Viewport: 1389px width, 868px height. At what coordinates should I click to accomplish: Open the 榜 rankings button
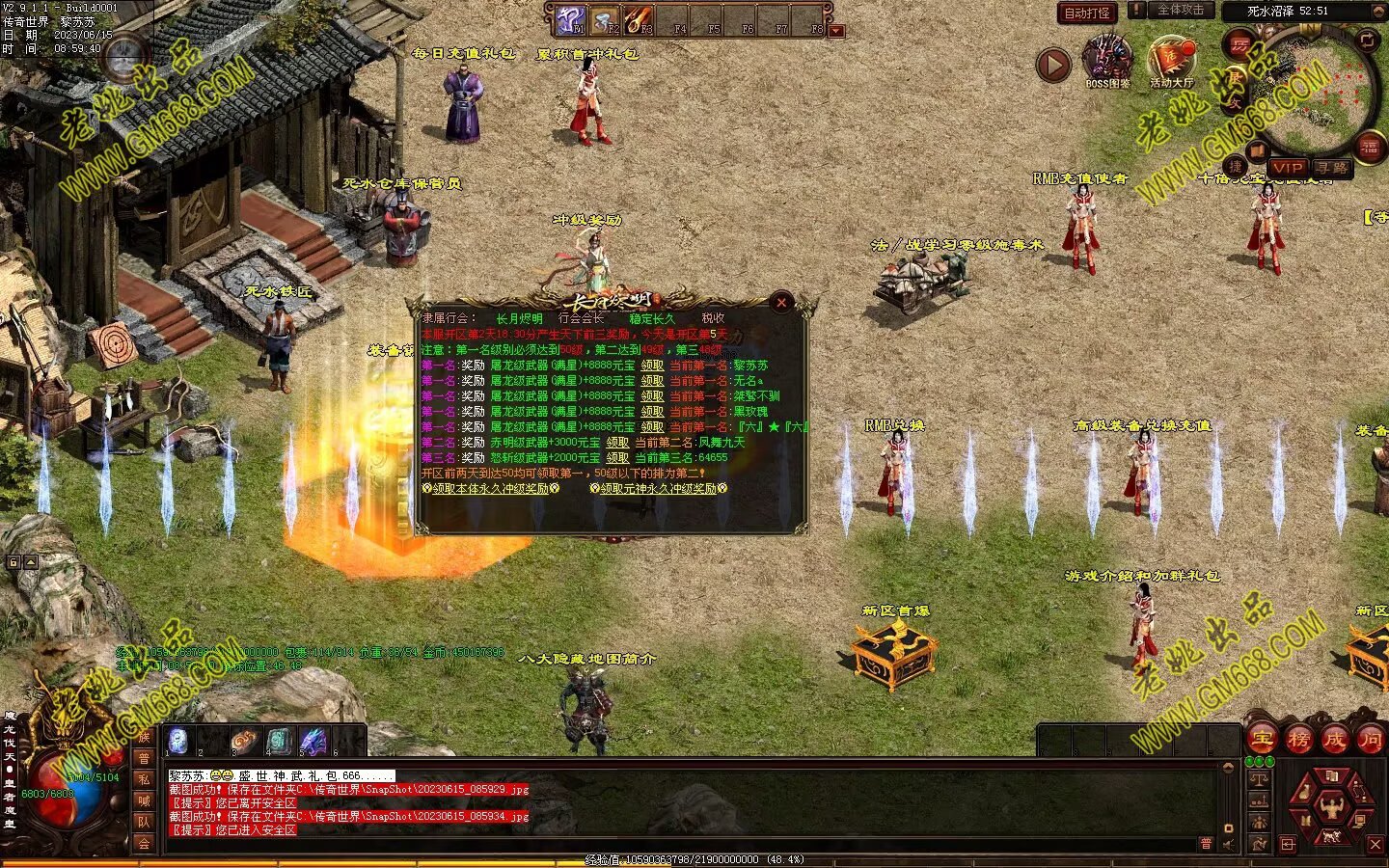[x=1299, y=740]
